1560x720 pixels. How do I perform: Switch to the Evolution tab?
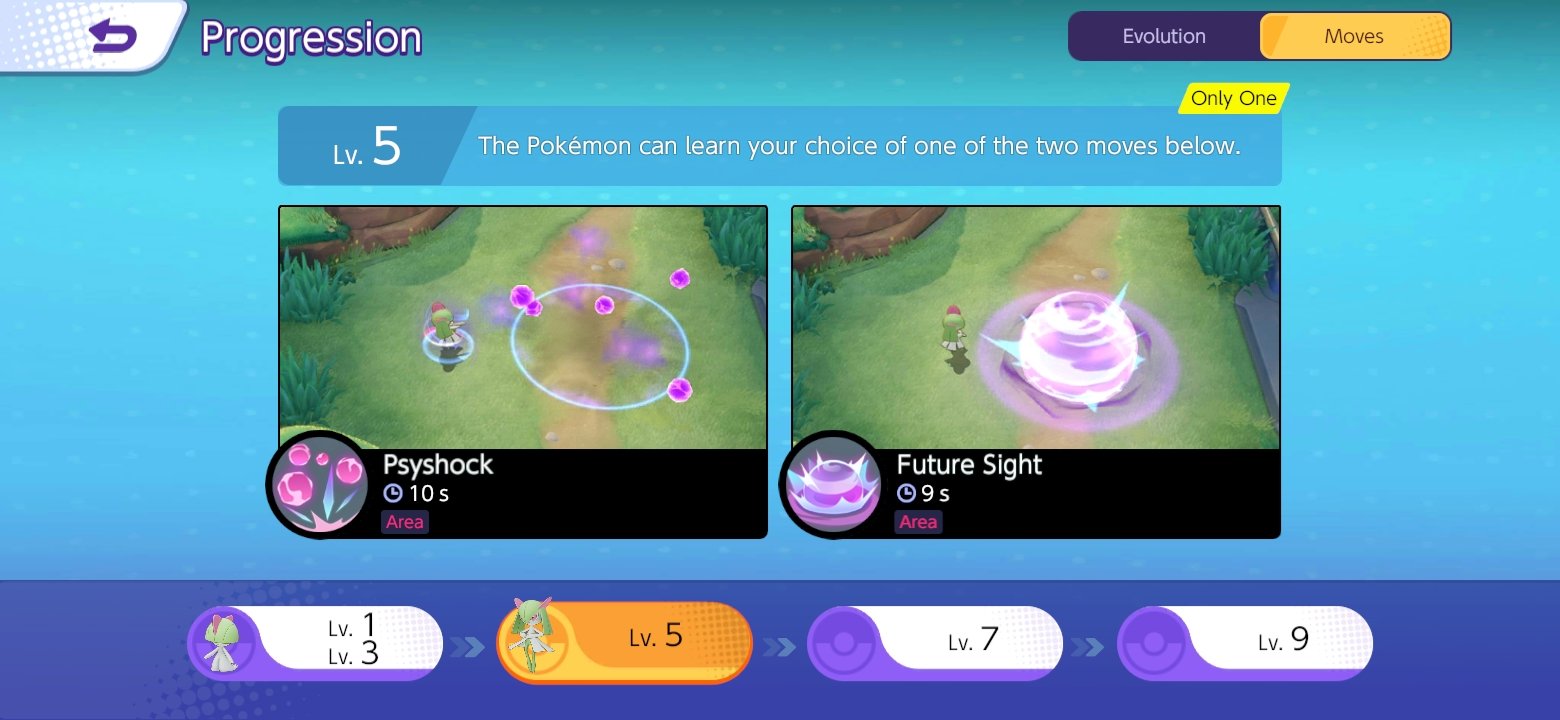[x=1163, y=35]
